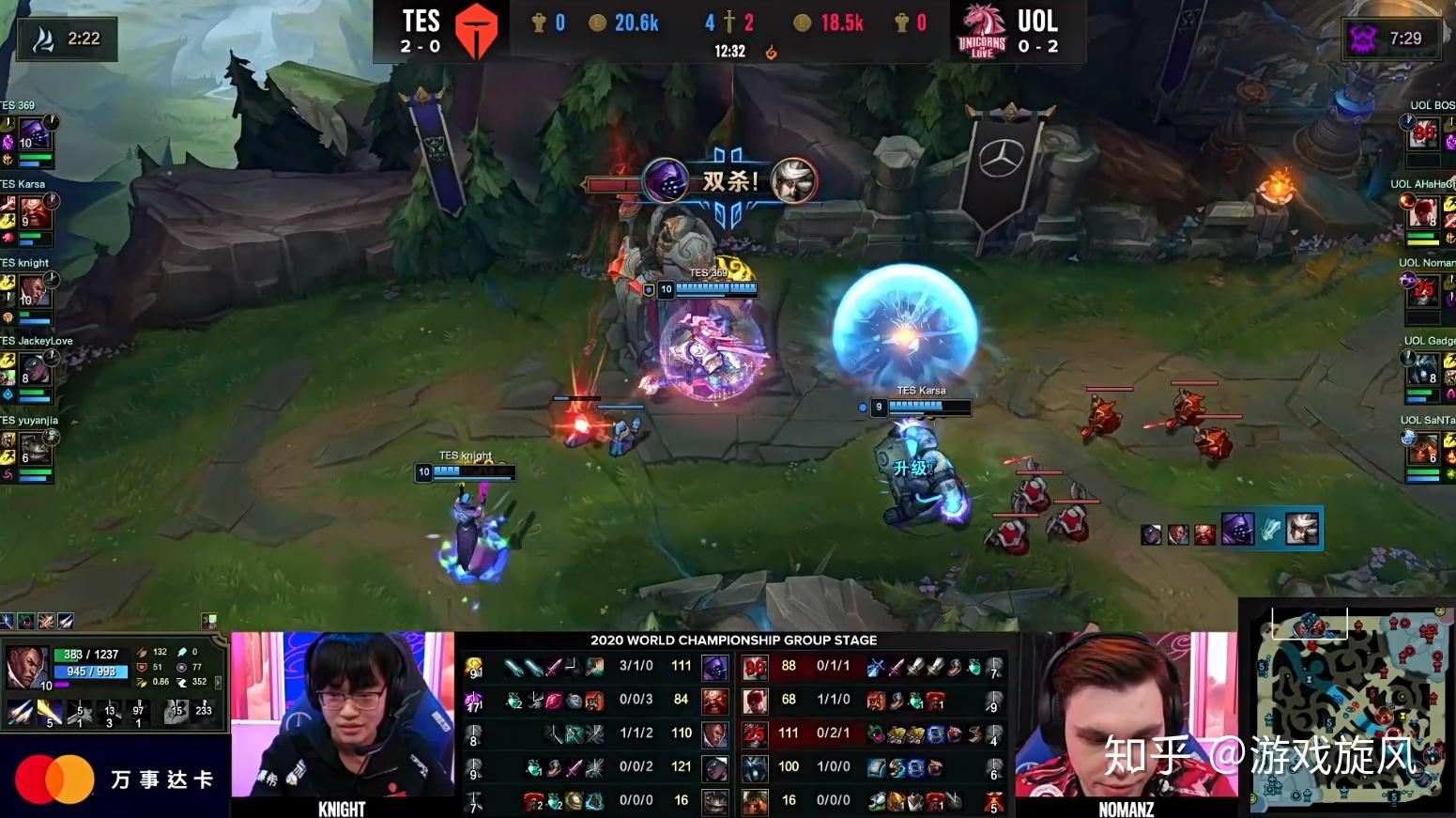Toggle the 7:29 baron timer icon top right
The width and height of the screenshot is (1456, 818).
click(x=1366, y=39)
